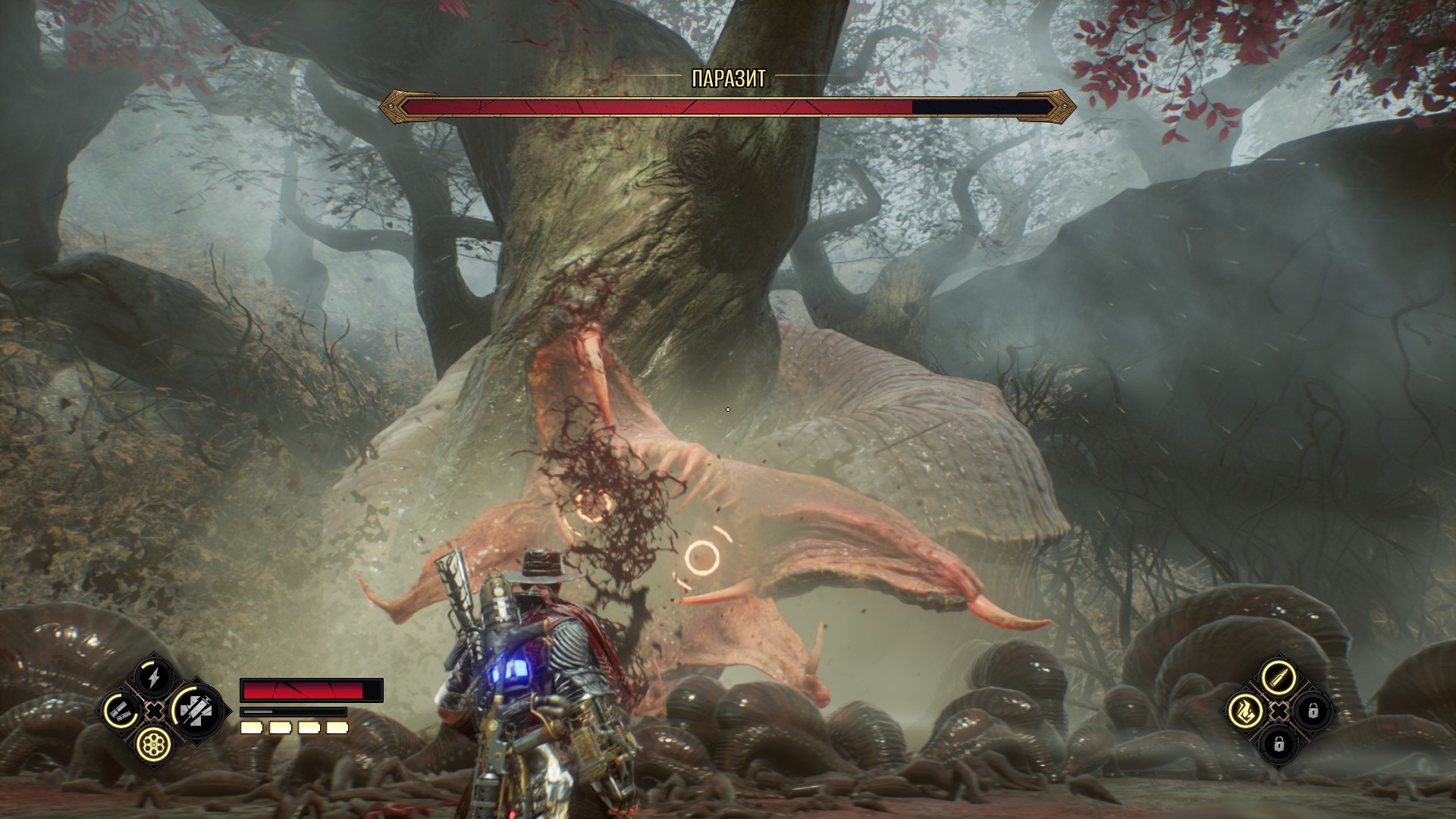
Task: Activate the flame weapon icon
Action: [x=1245, y=711]
